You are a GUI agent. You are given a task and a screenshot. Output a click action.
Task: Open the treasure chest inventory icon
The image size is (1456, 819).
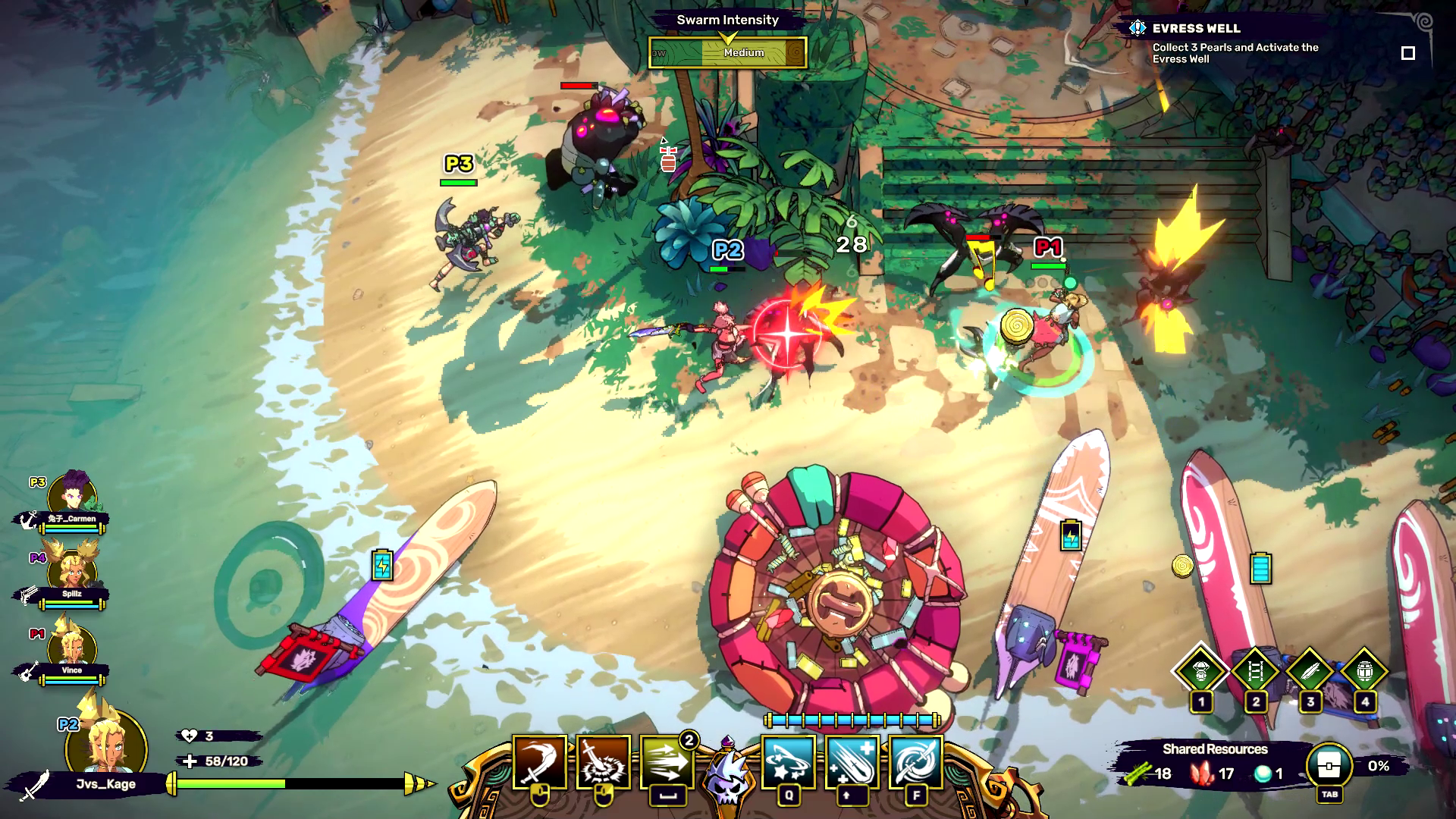[x=1329, y=767]
